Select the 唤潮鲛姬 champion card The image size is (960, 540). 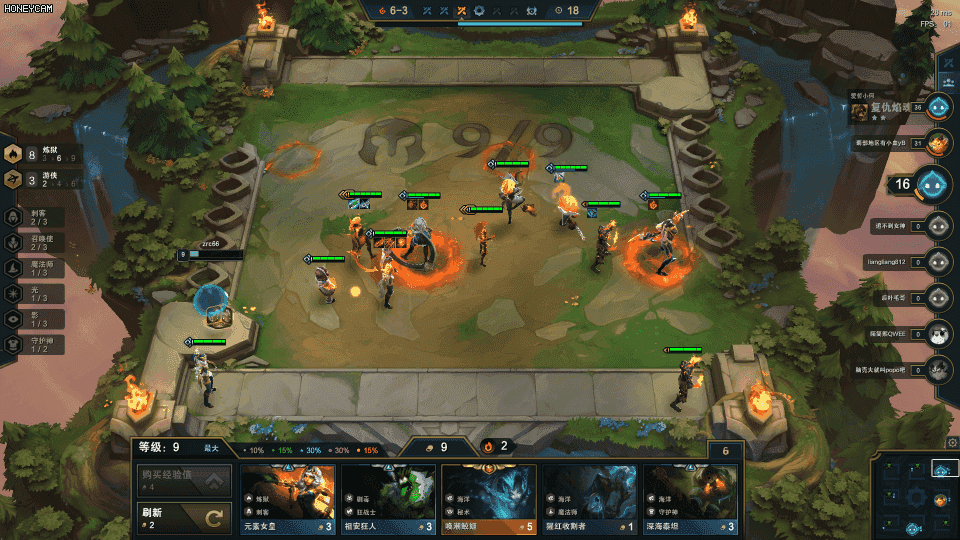pyautogui.click(x=489, y=498)
